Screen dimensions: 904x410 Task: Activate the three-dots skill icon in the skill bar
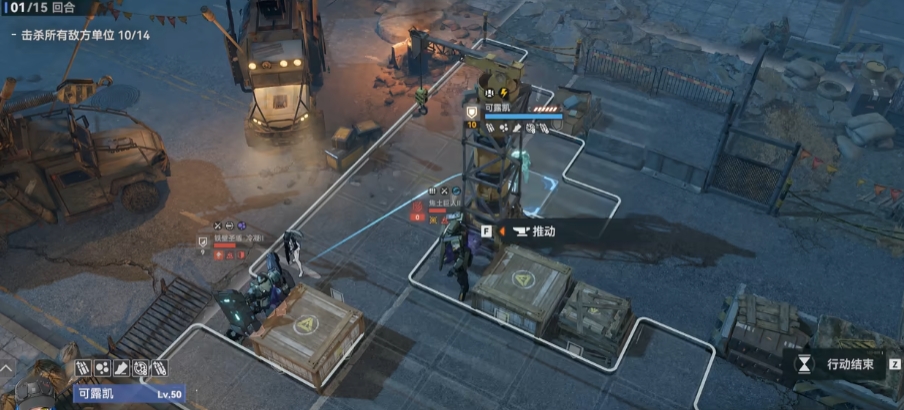[102, 369]
